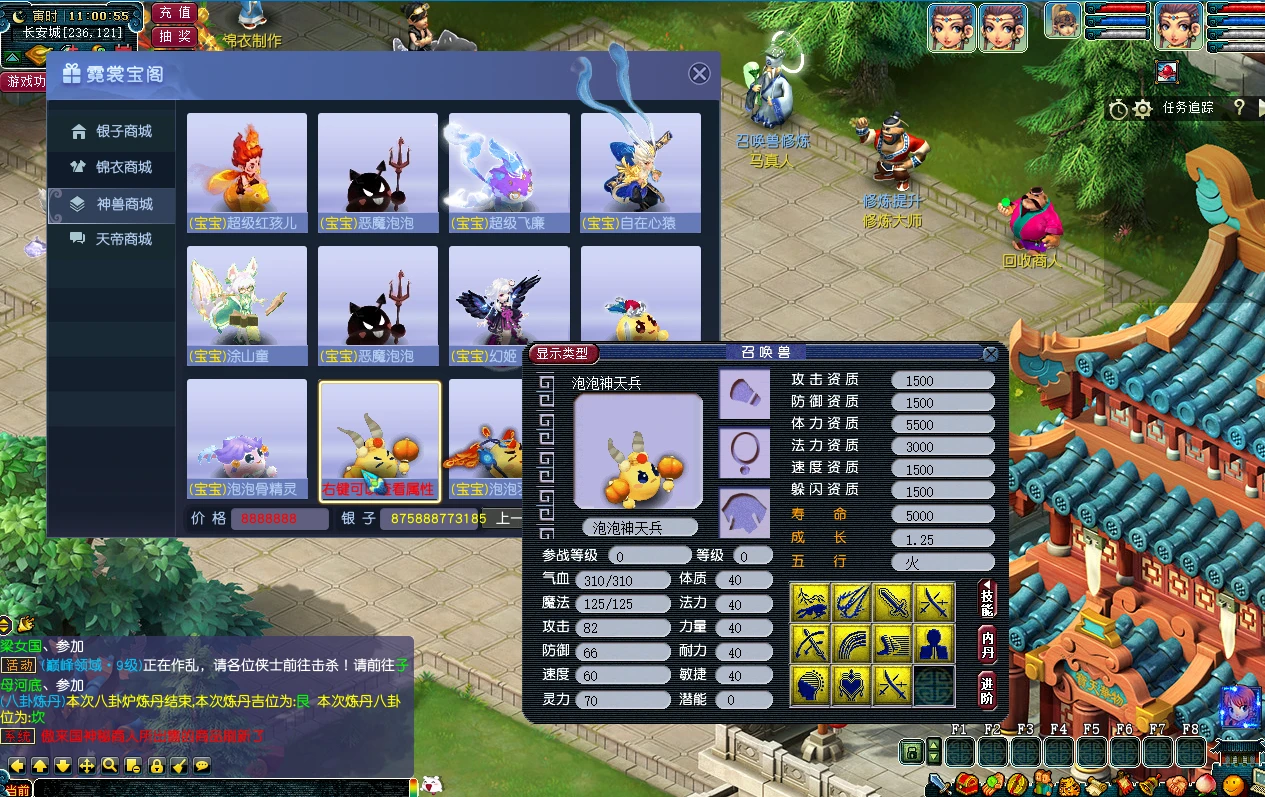Switch to the 银子商城 shop category

coord(111,132)
